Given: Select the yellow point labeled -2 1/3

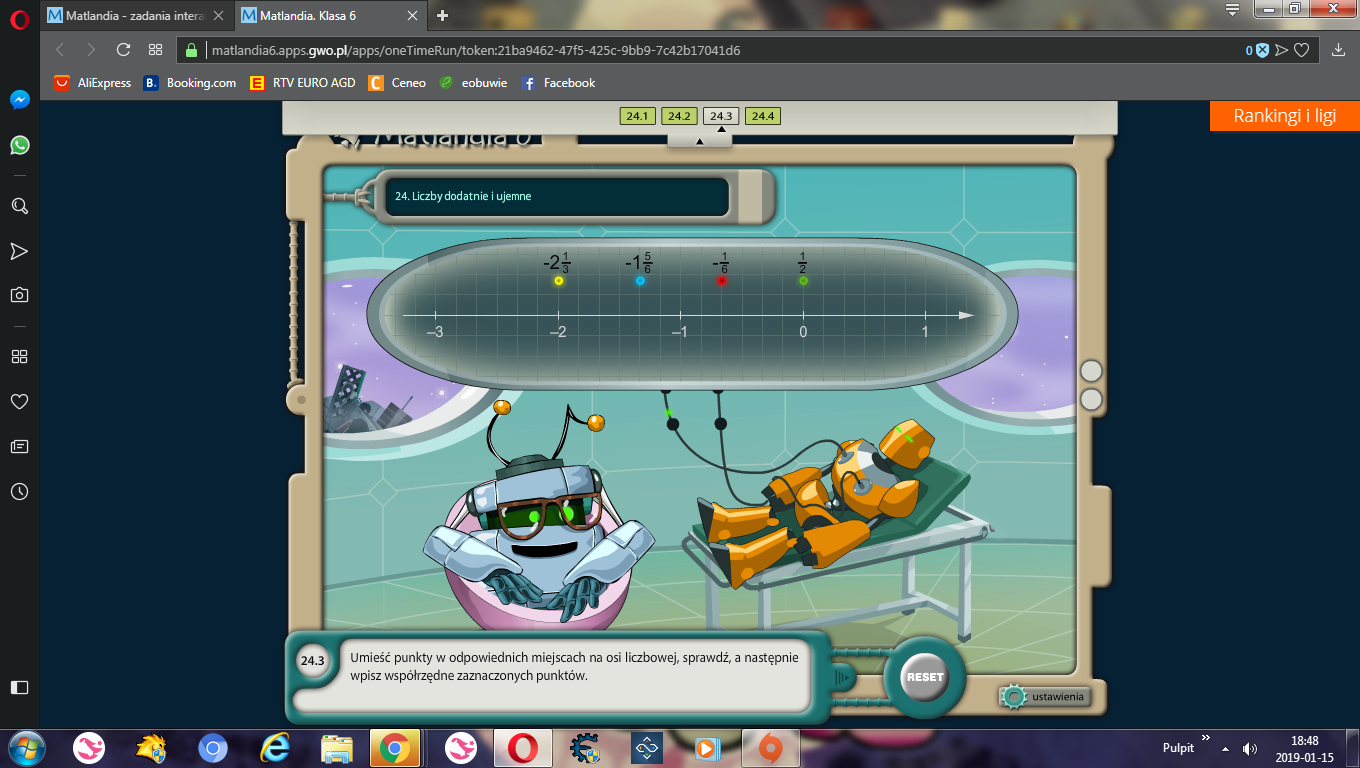Looking at the screenshot, I should [559, 281].
